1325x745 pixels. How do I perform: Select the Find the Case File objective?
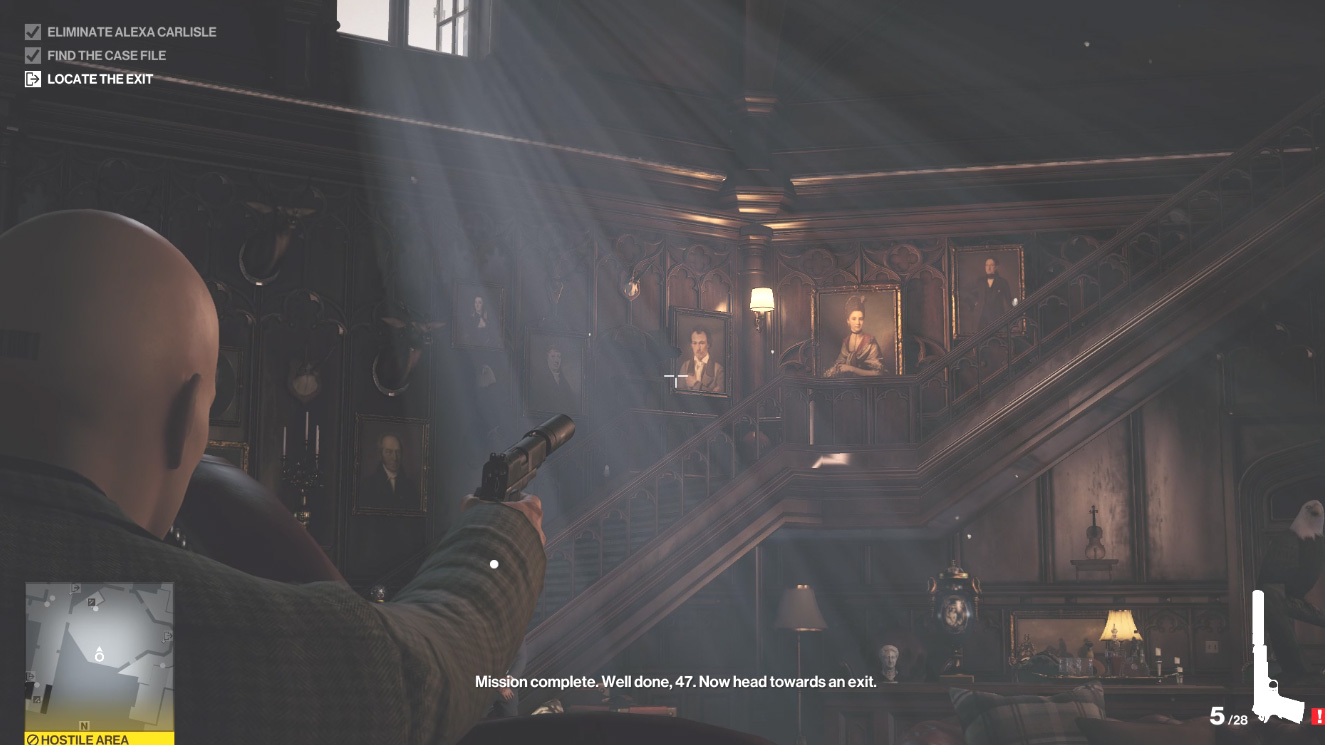(106, 56)
